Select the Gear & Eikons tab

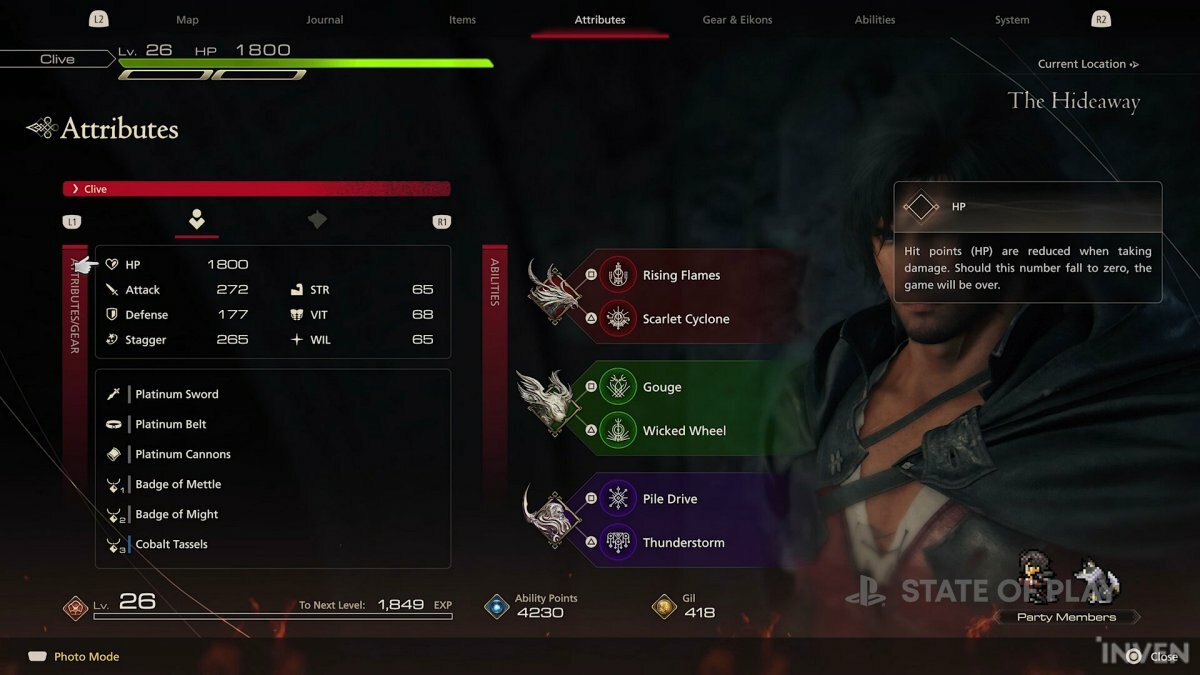pos(737,20)
